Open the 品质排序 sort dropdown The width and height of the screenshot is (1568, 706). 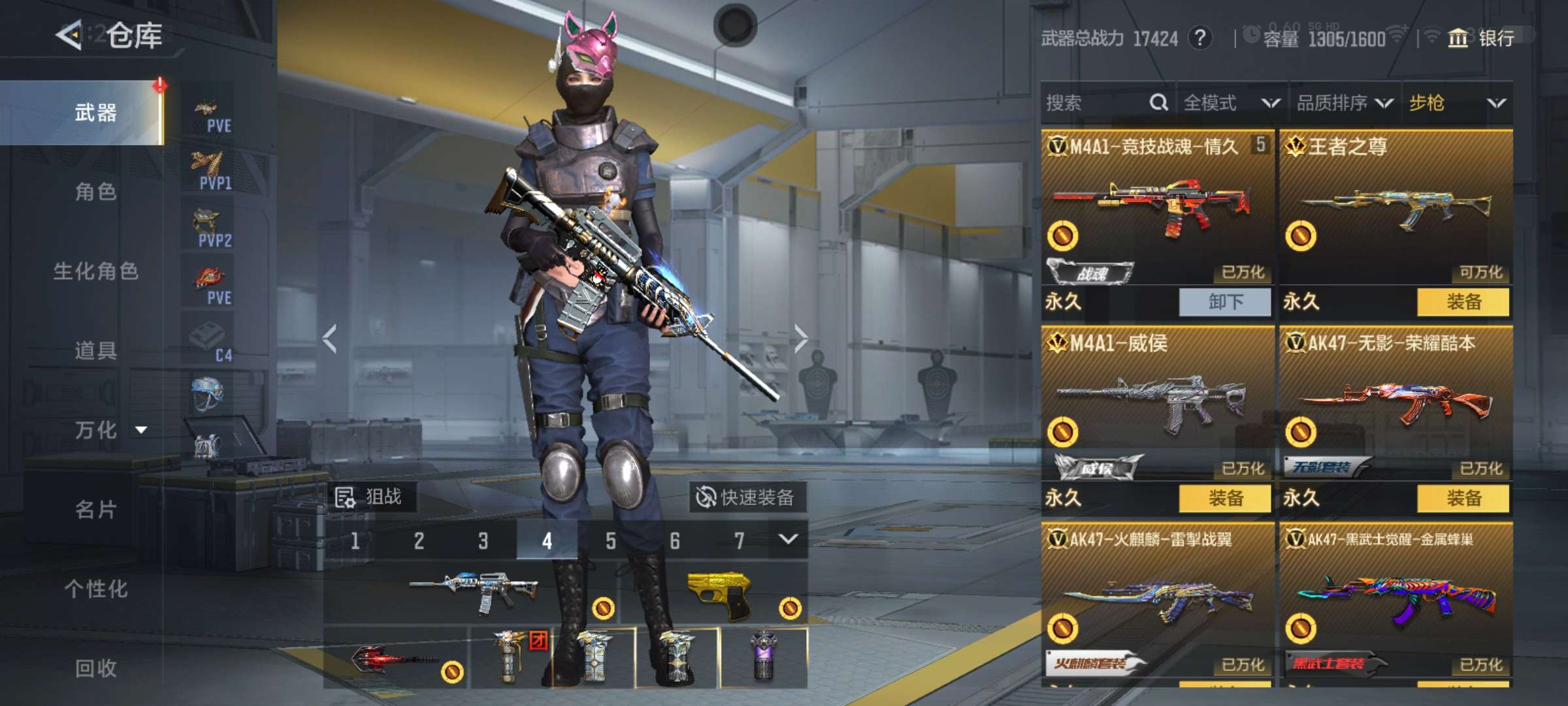[1344, 103]
